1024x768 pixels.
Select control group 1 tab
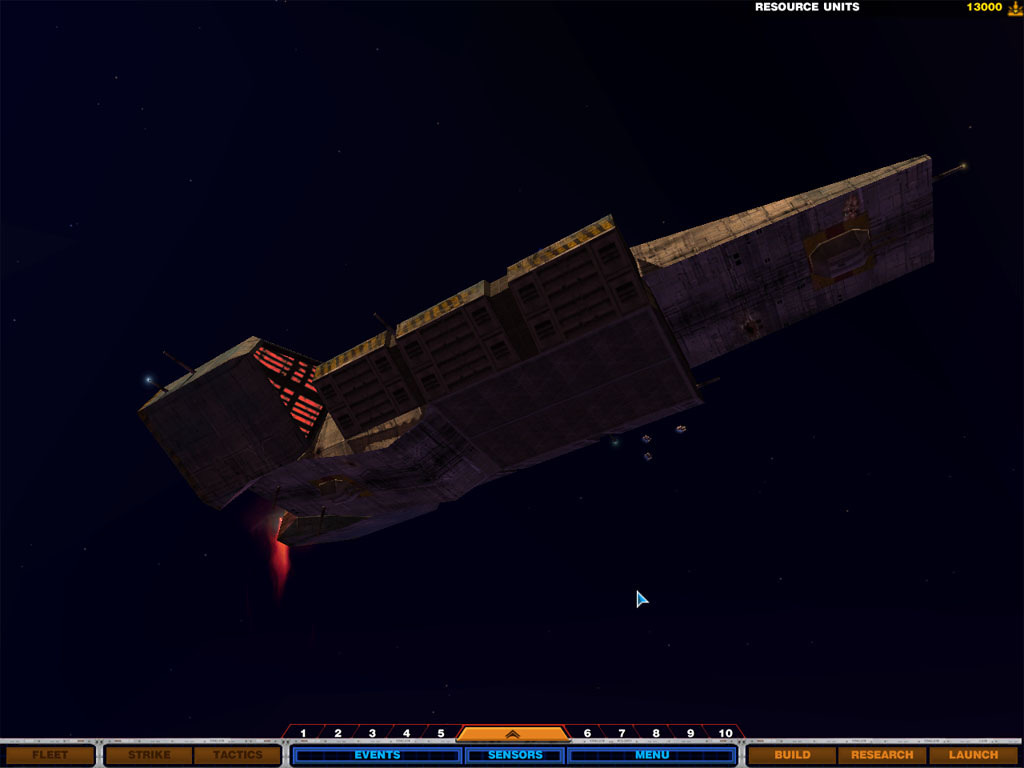click(303, 733)
